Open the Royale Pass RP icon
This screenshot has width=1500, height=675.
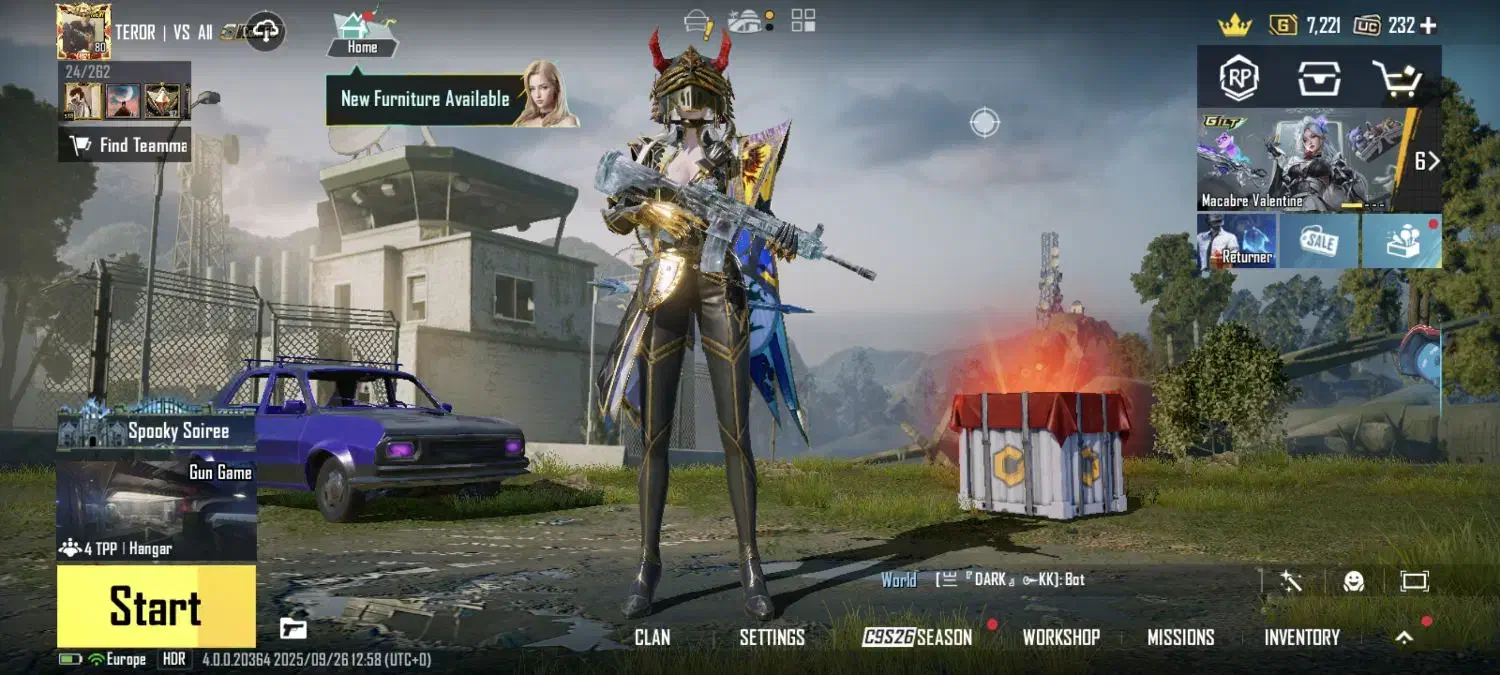(x=1239, y=78)
